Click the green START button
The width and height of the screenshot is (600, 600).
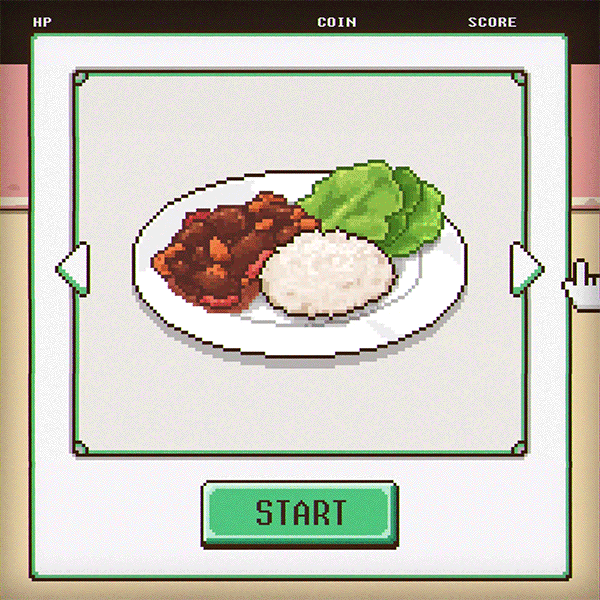click(300, 513)
